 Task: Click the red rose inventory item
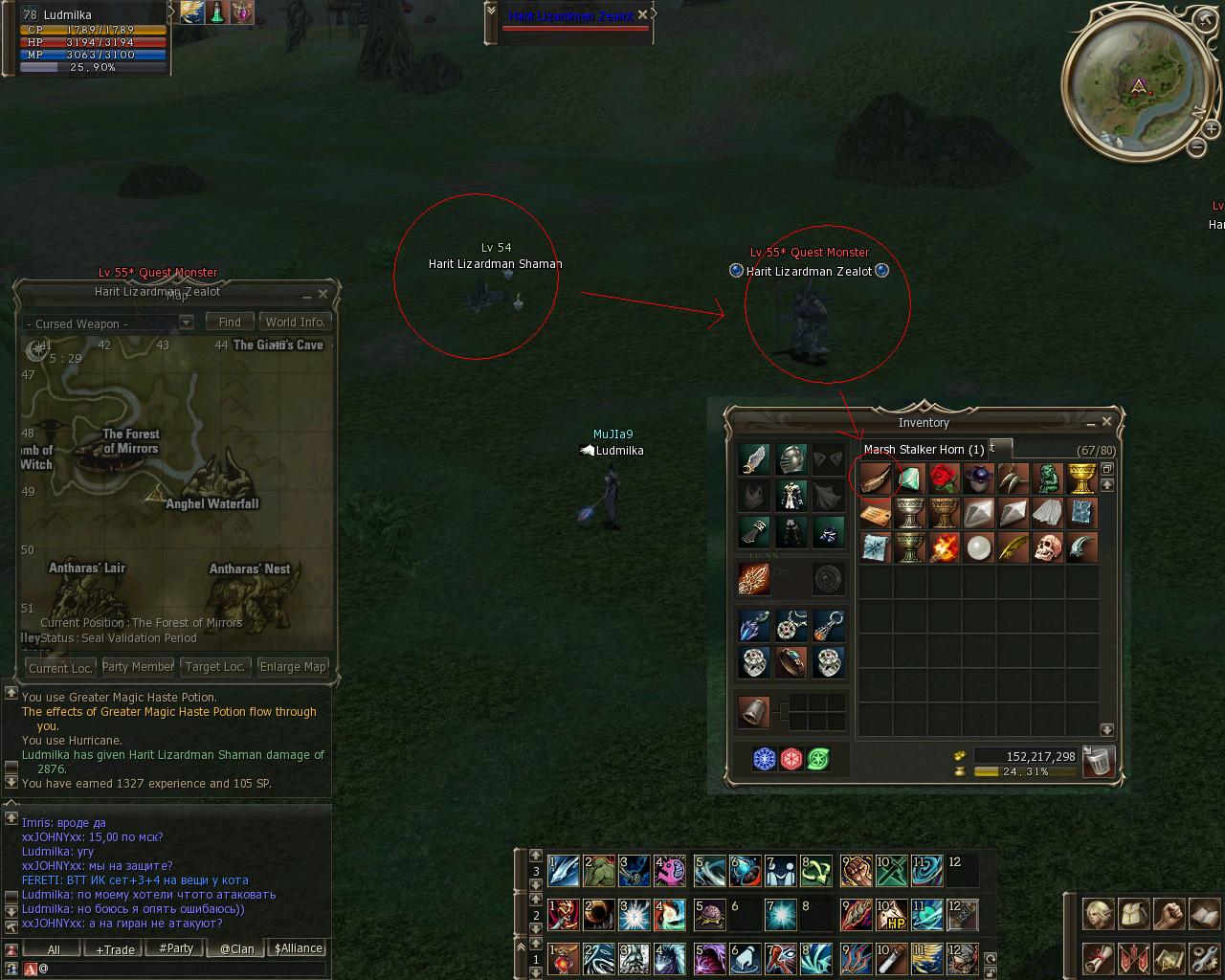coord(944,477)
